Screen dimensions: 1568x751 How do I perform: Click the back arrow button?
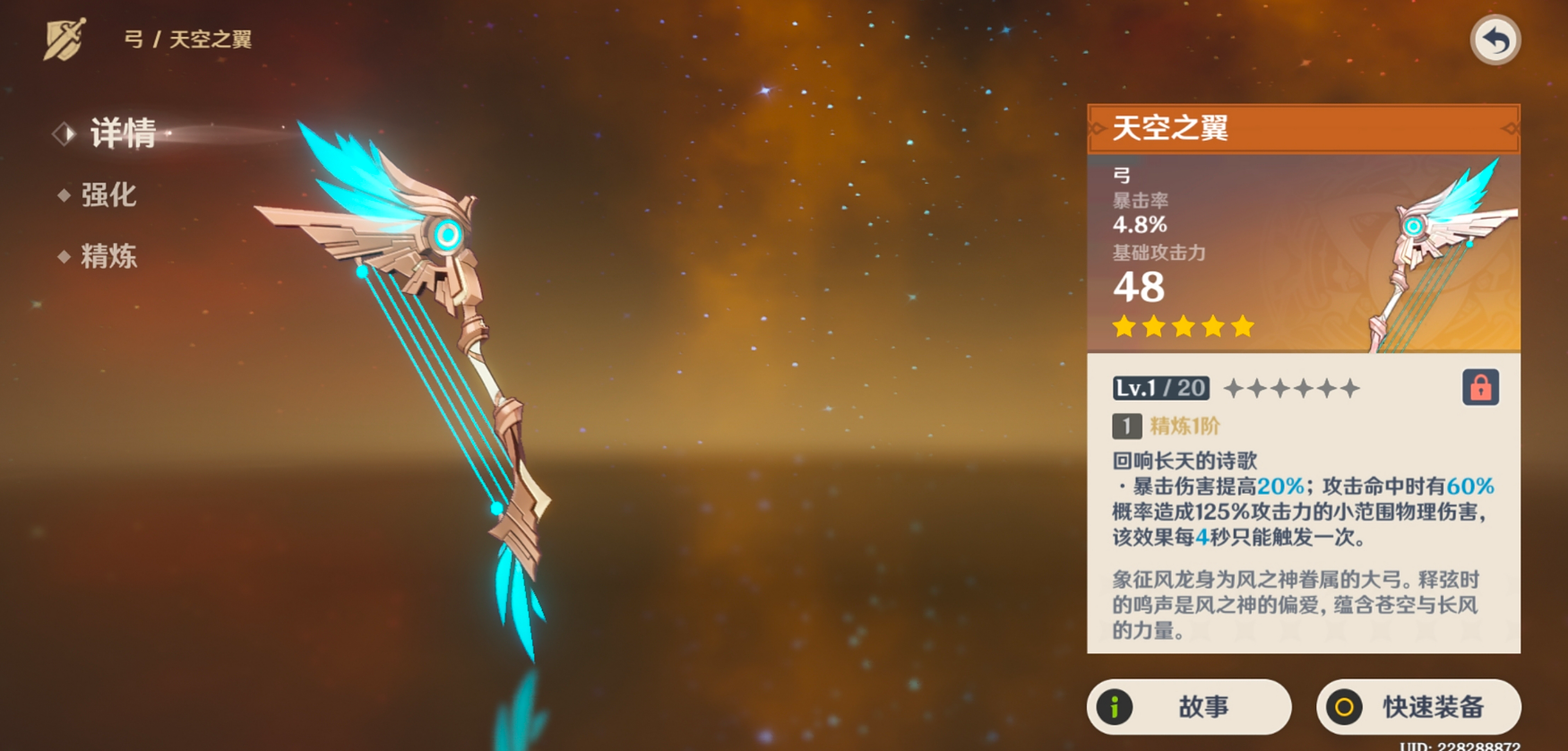[1495, 40]
